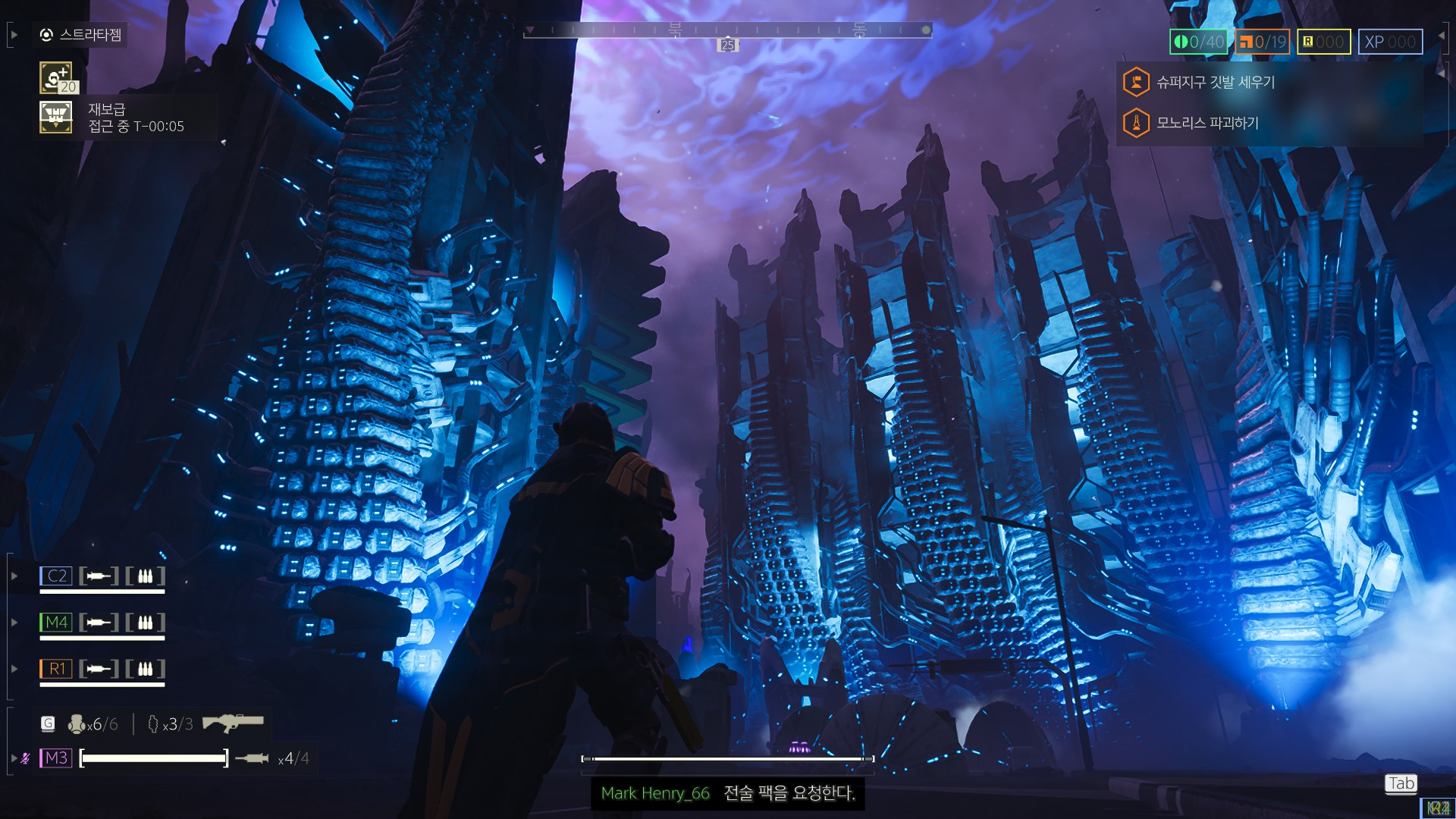
Task: Expand the arrow beside squad member C2
Action: coord(14,576)
